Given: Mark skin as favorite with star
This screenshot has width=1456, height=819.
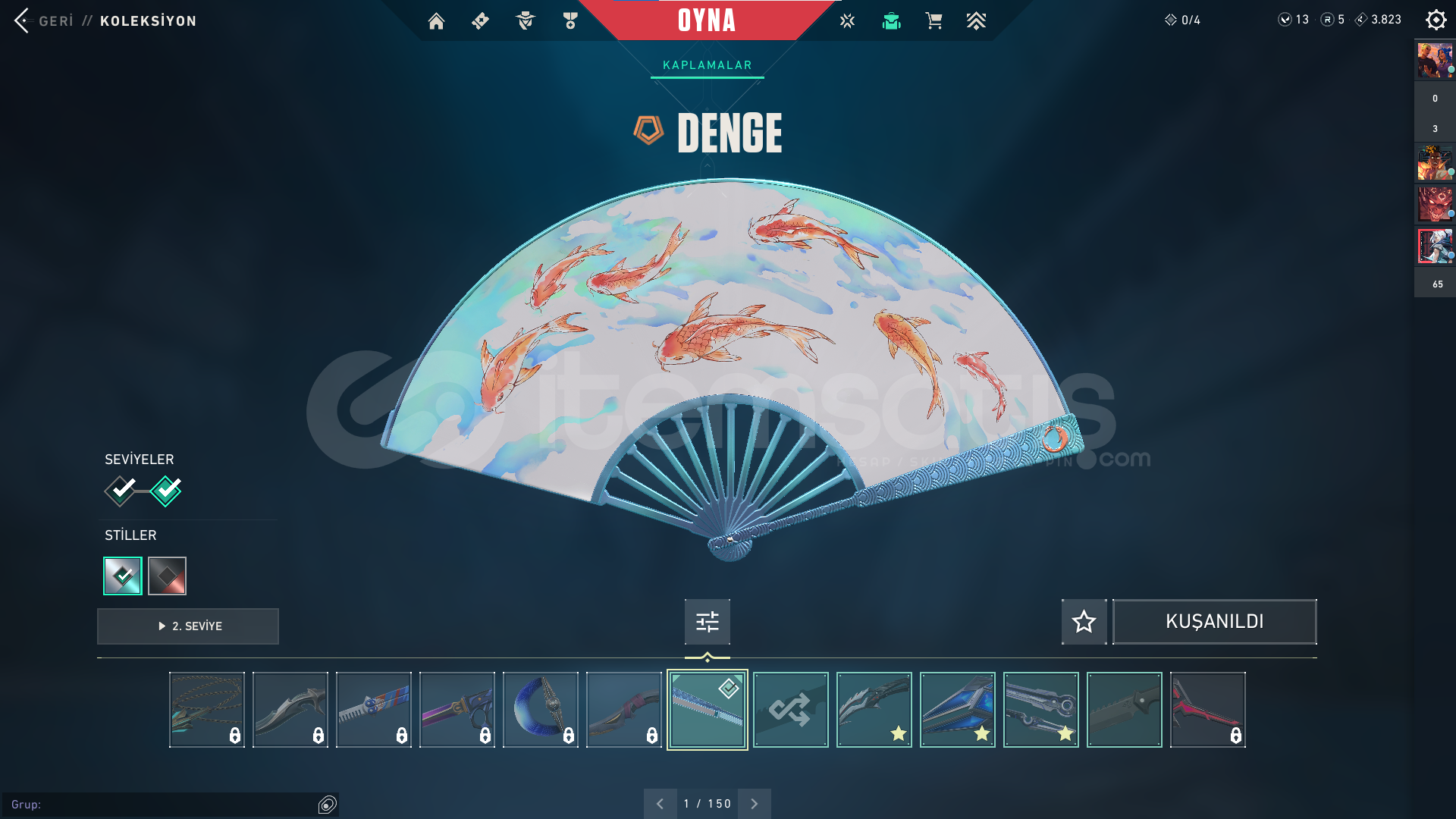Looking at the screenshot, I should click(x=1084, y=622).
